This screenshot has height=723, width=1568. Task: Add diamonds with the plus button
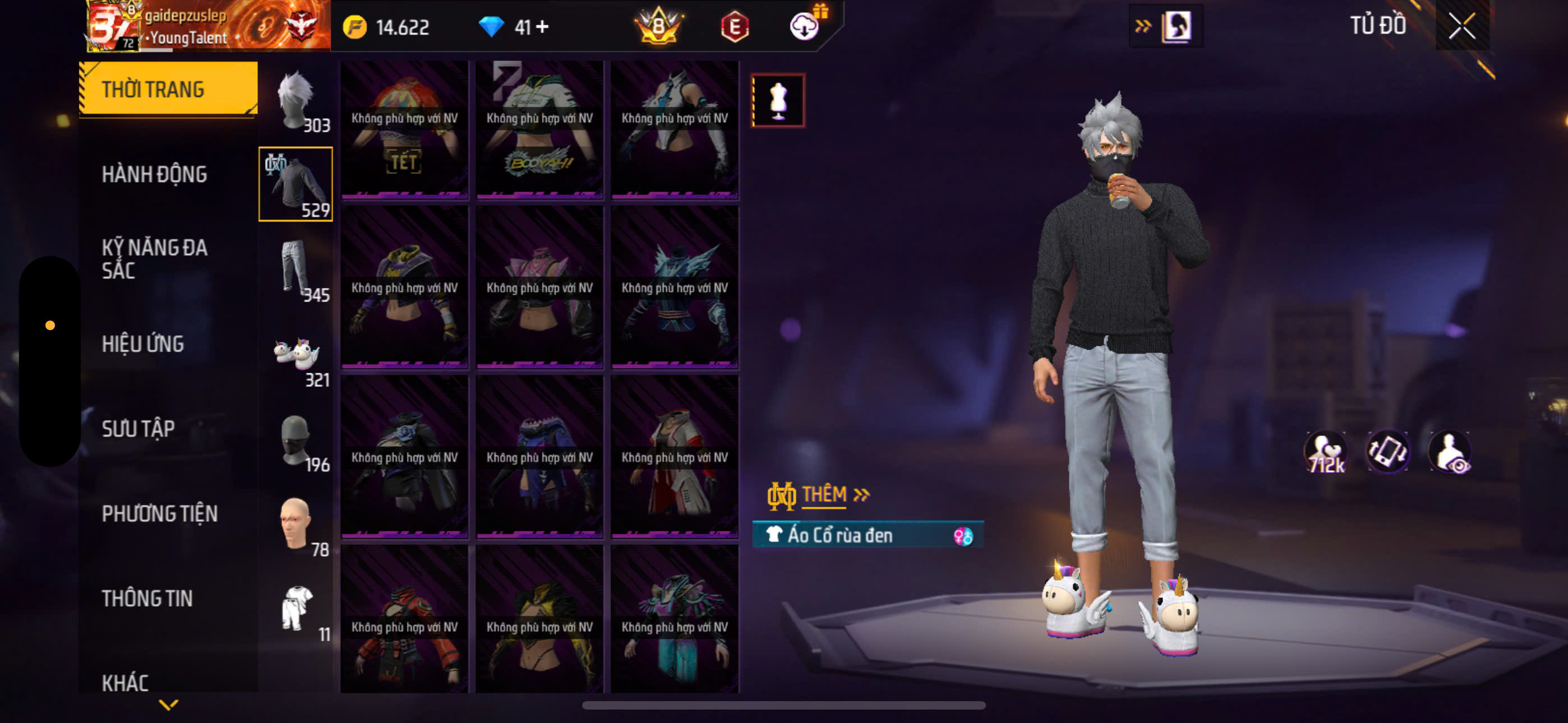tap(542, 27)
